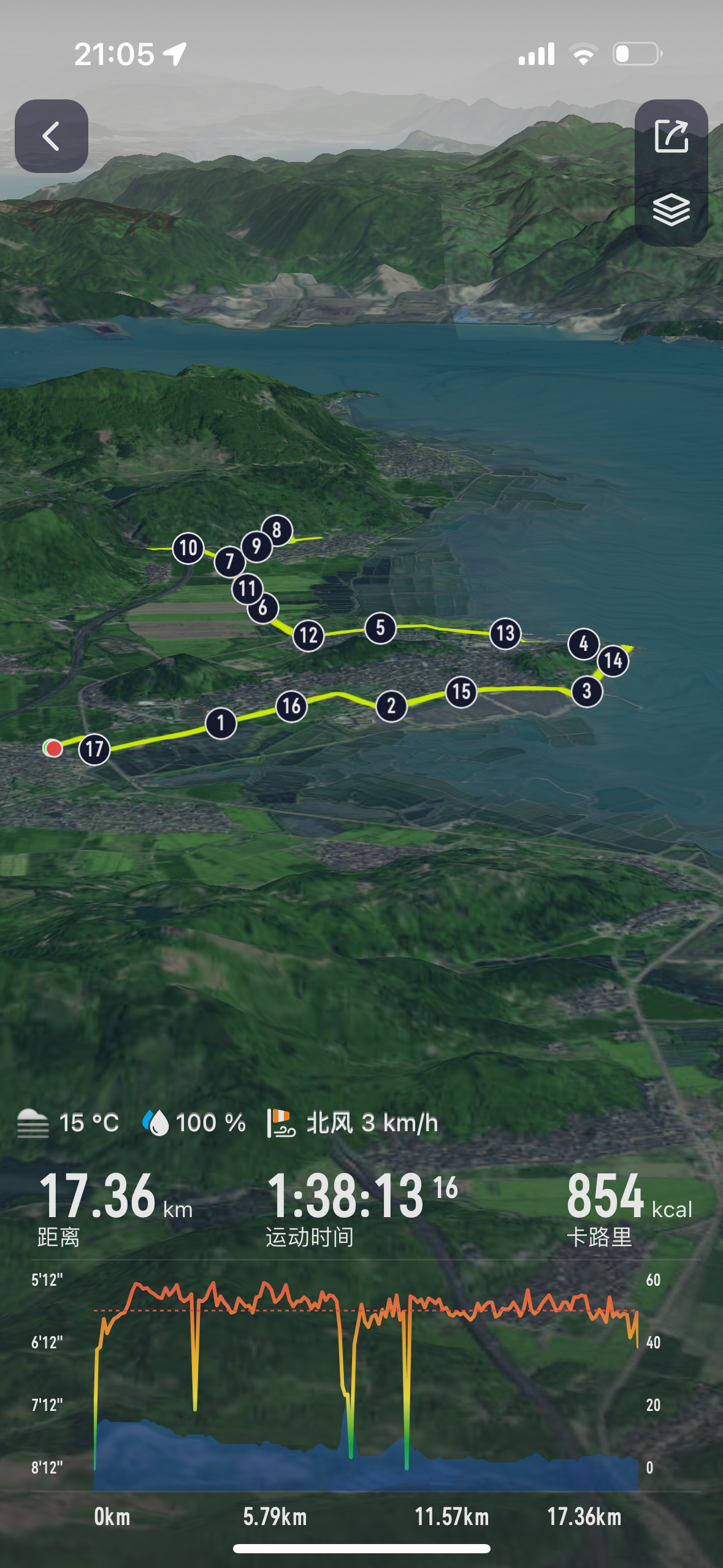The height and width of the screenshot is (1568, 723).
Task: Open the map layers selector
Action: point(671,210)
